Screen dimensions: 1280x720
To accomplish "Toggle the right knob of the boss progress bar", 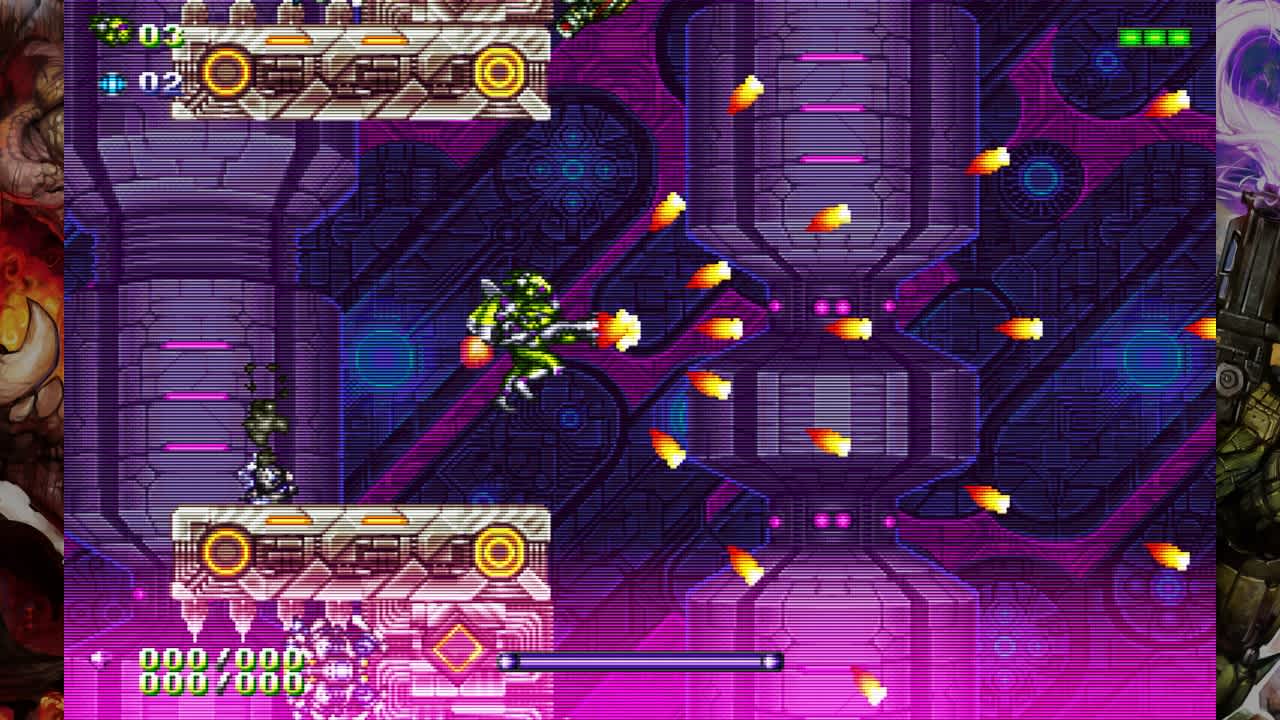I will coord(772,660).
